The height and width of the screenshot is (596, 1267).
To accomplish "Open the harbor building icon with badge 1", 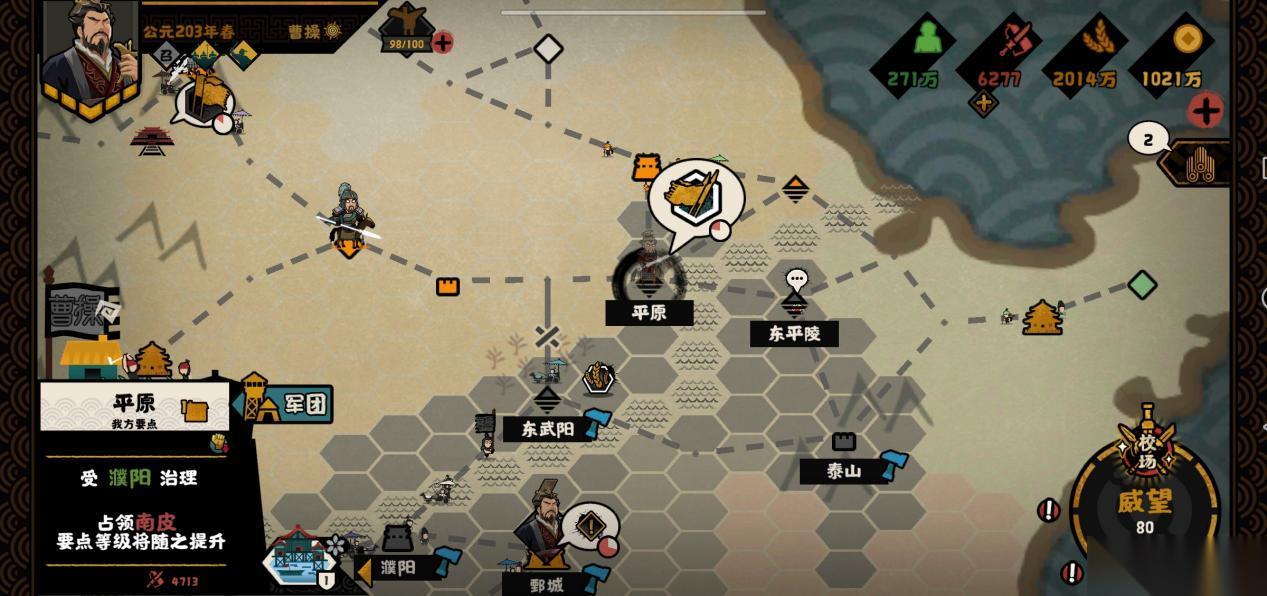I will [300, 559].
